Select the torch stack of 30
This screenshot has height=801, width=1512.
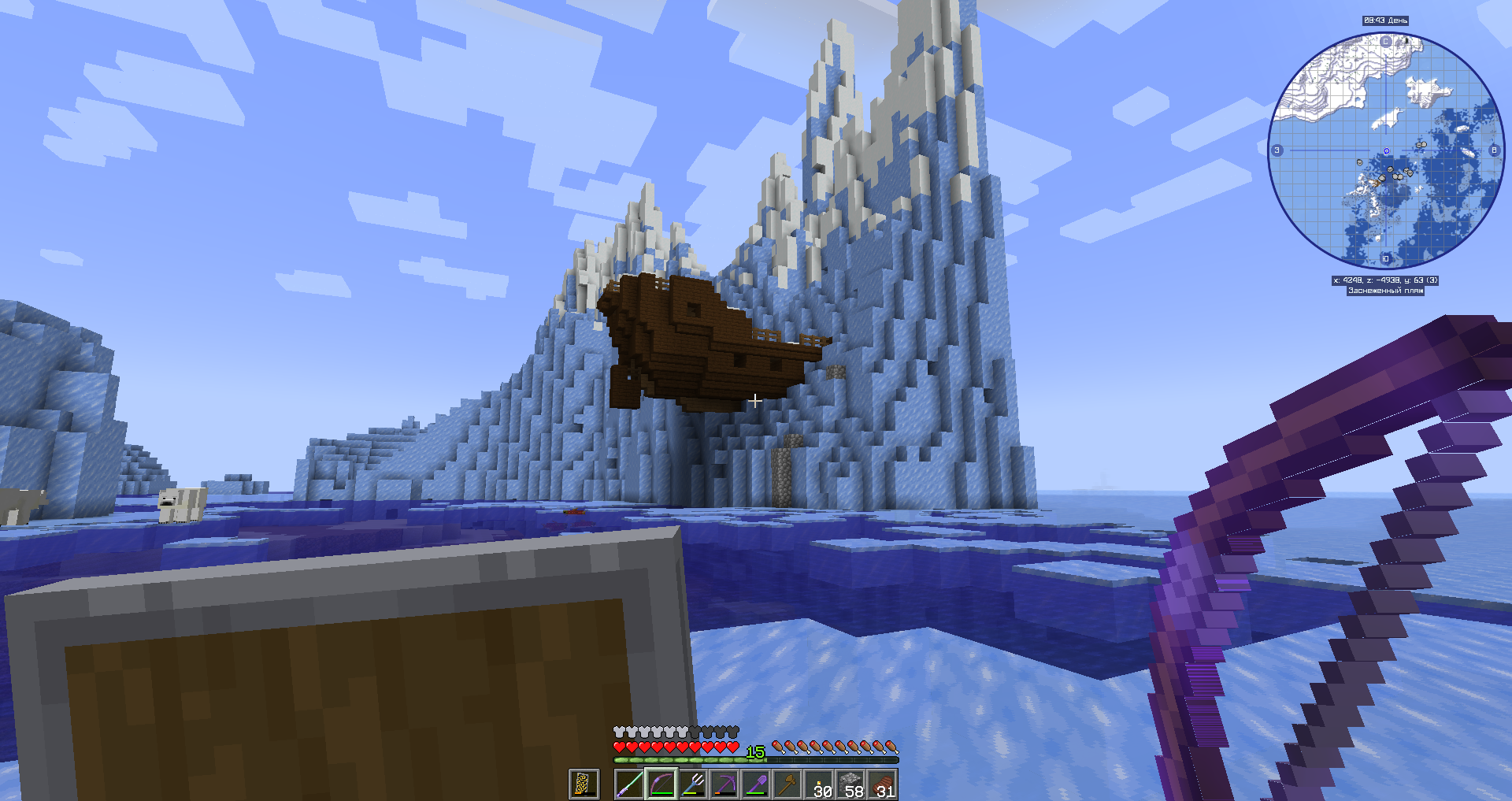point(820,784)
